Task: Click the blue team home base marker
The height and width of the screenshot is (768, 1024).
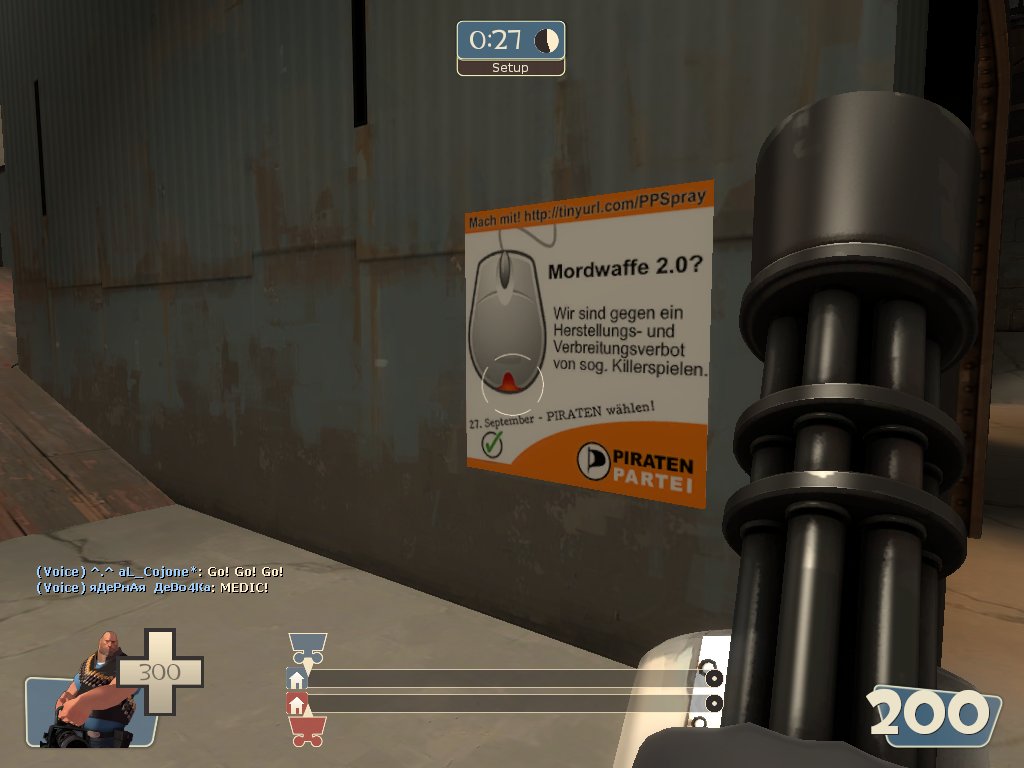Action: (296, 679)
